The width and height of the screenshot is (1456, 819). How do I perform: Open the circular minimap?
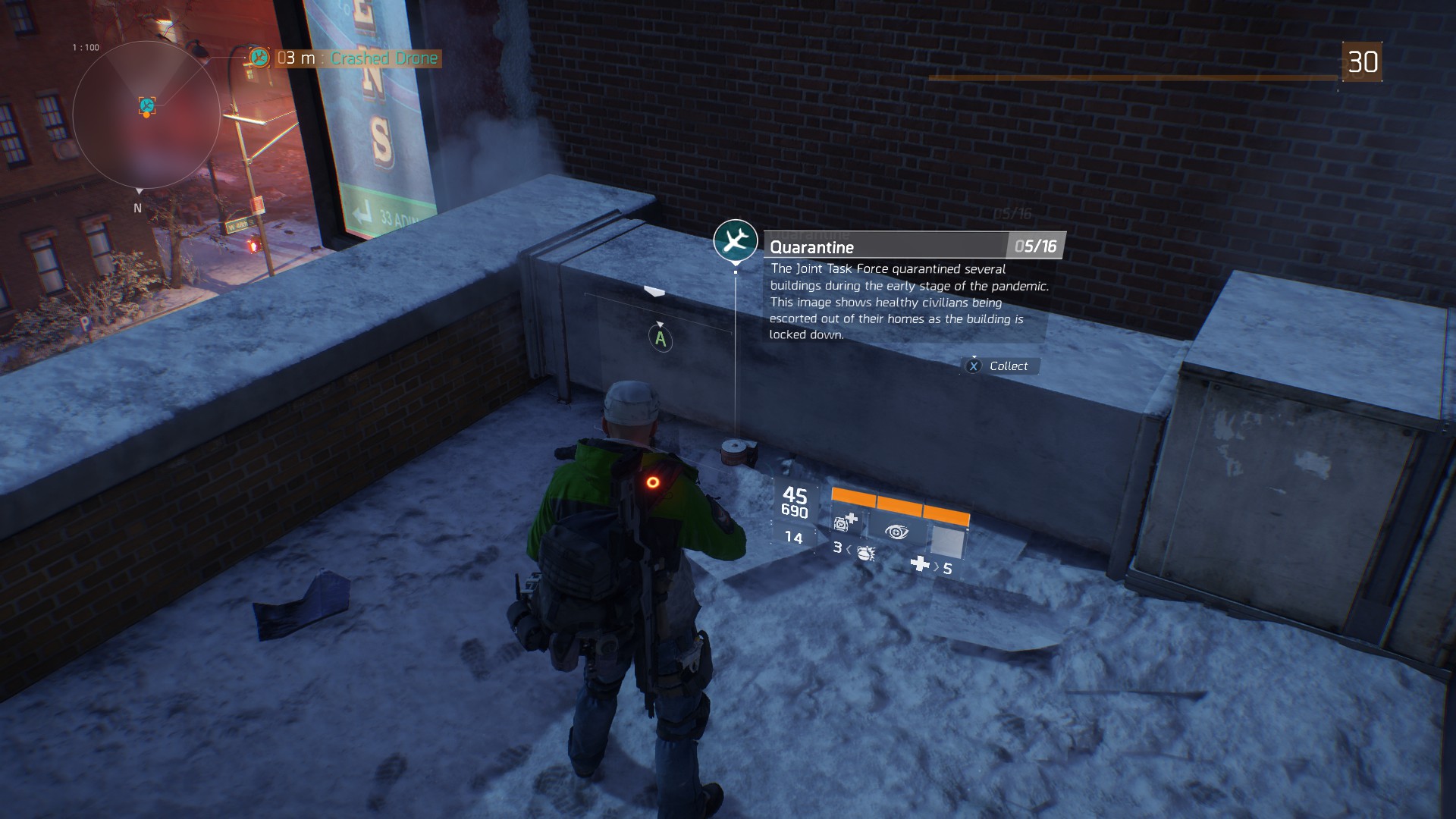(146, 115)
